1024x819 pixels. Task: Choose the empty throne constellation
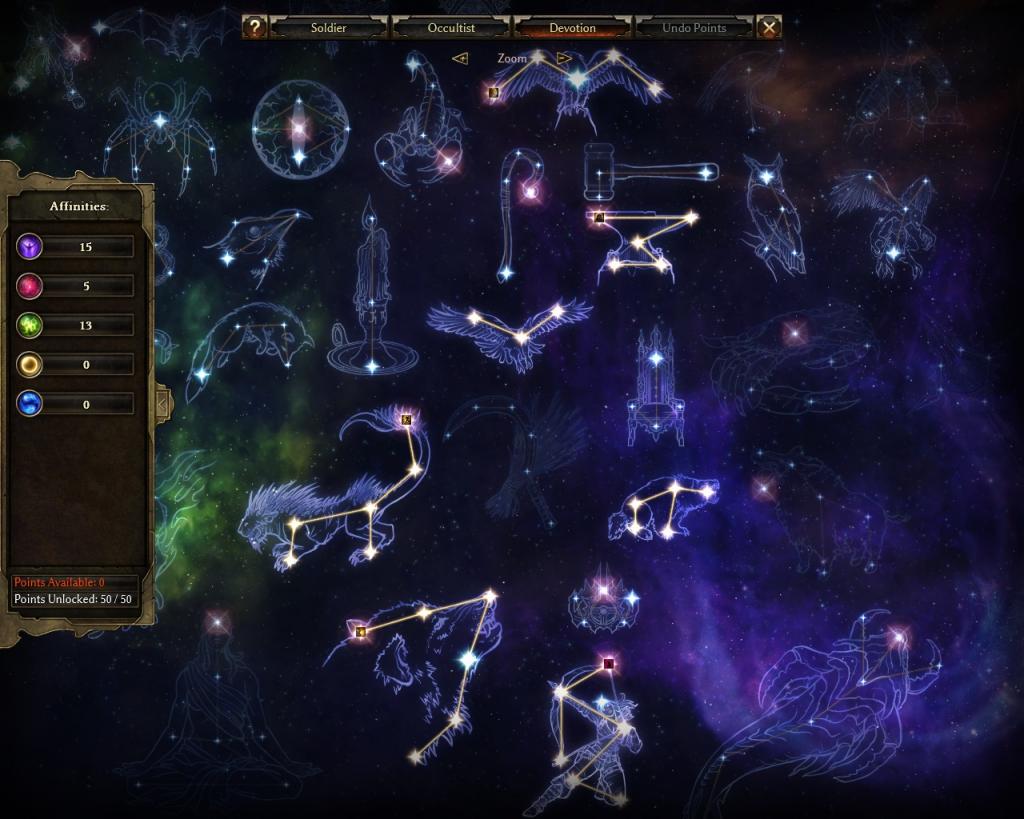[x=656, y=390]
